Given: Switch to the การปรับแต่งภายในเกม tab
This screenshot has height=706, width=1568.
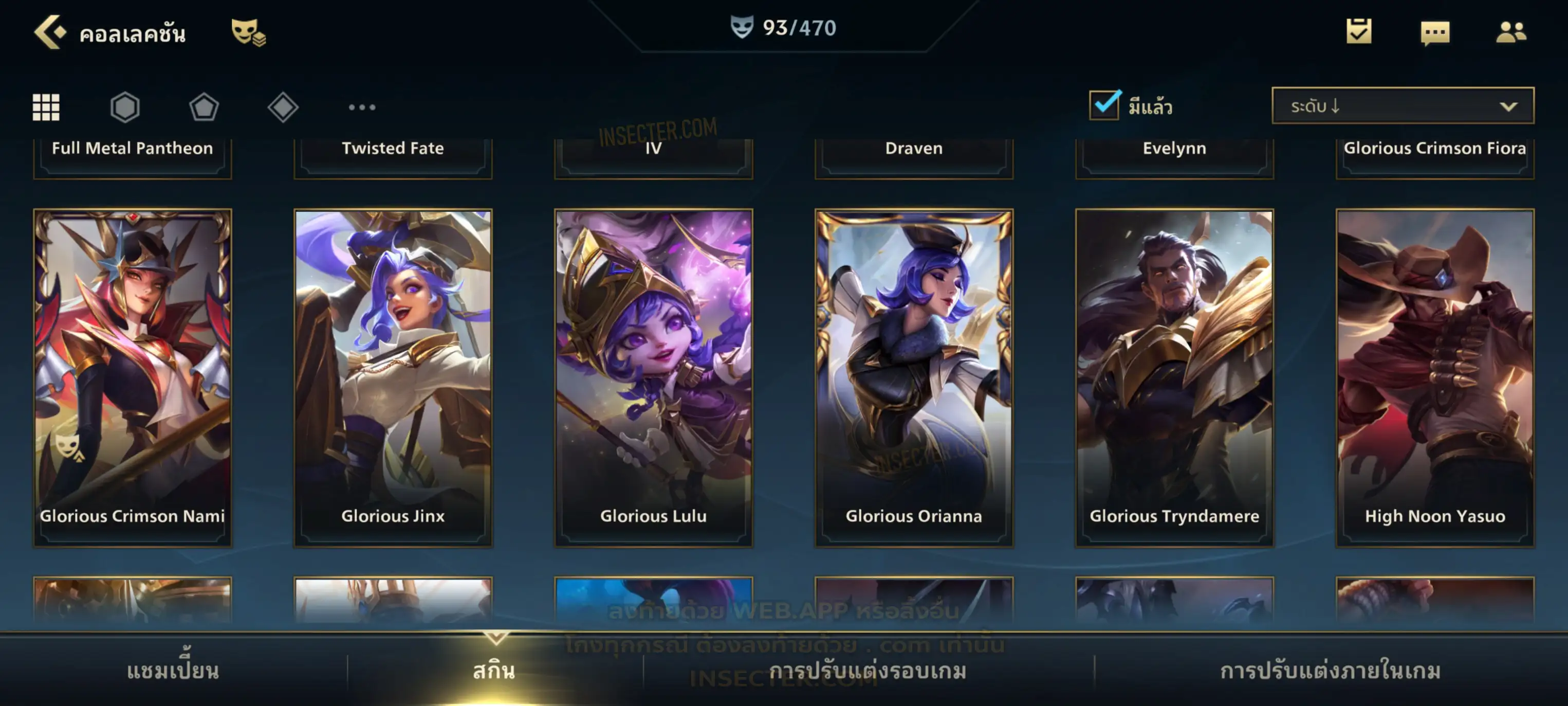Looking at the screenshot, I should [1331, 671].
